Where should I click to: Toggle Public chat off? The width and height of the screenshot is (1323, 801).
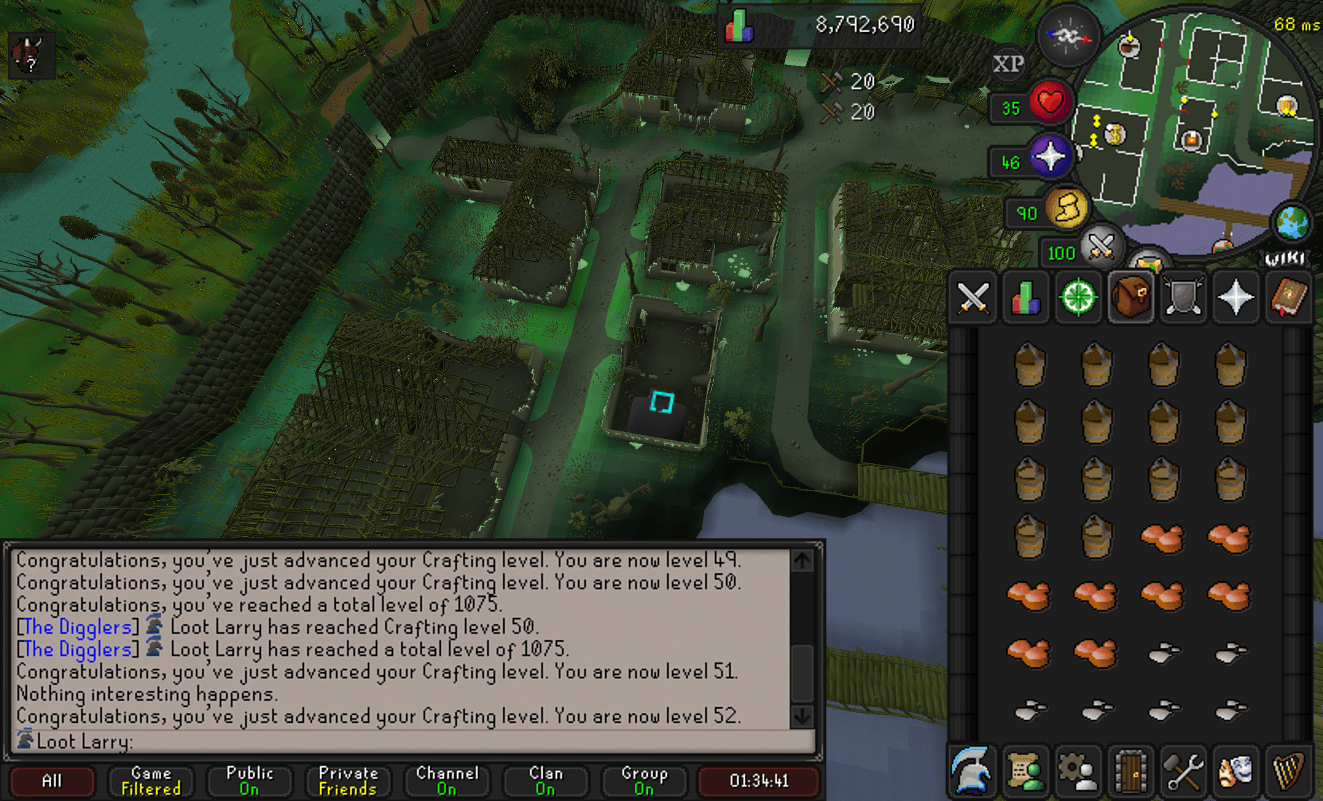[249, 780]
